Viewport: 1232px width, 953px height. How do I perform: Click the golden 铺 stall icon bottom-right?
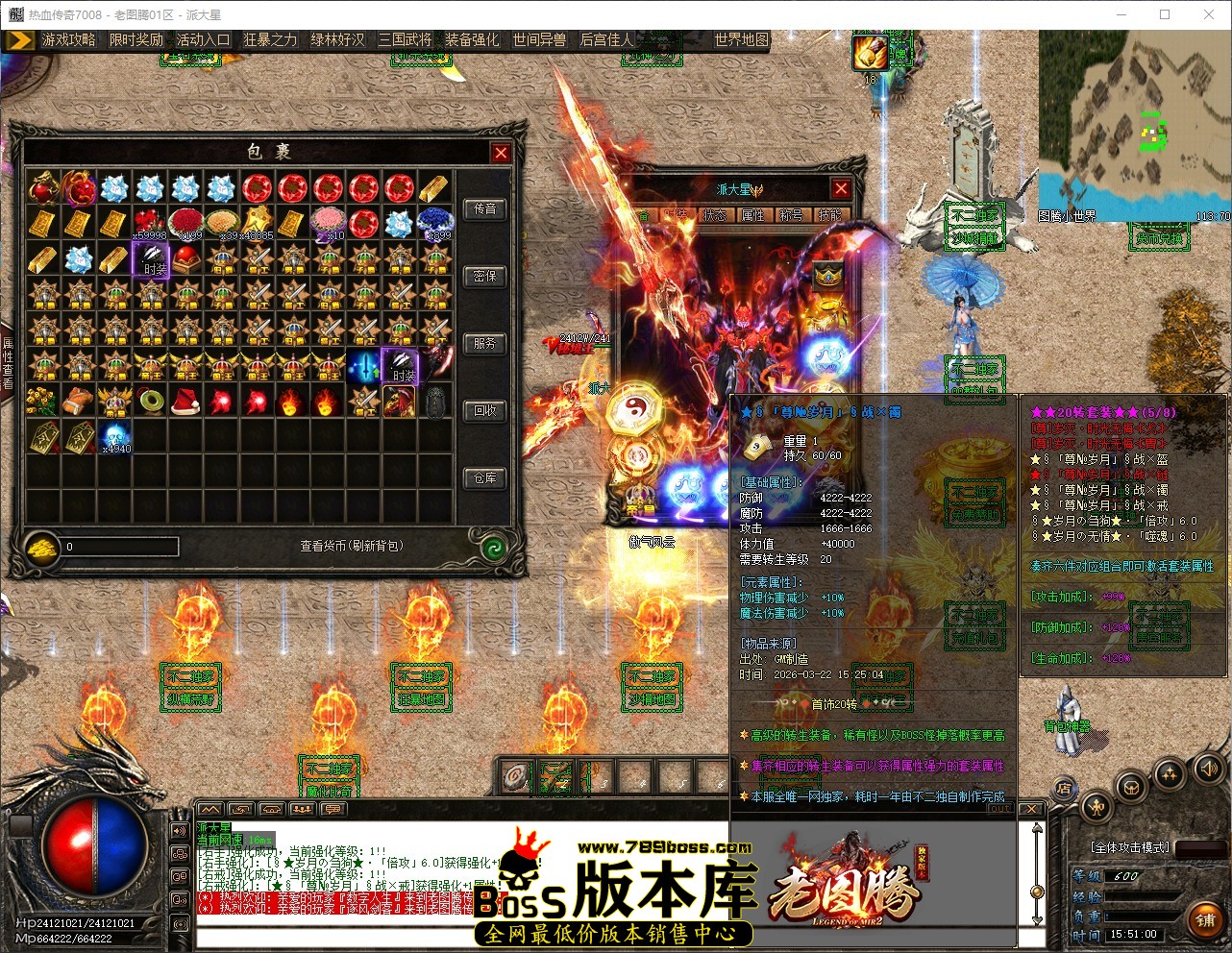pyautogui.click(x=1206, y=917)
